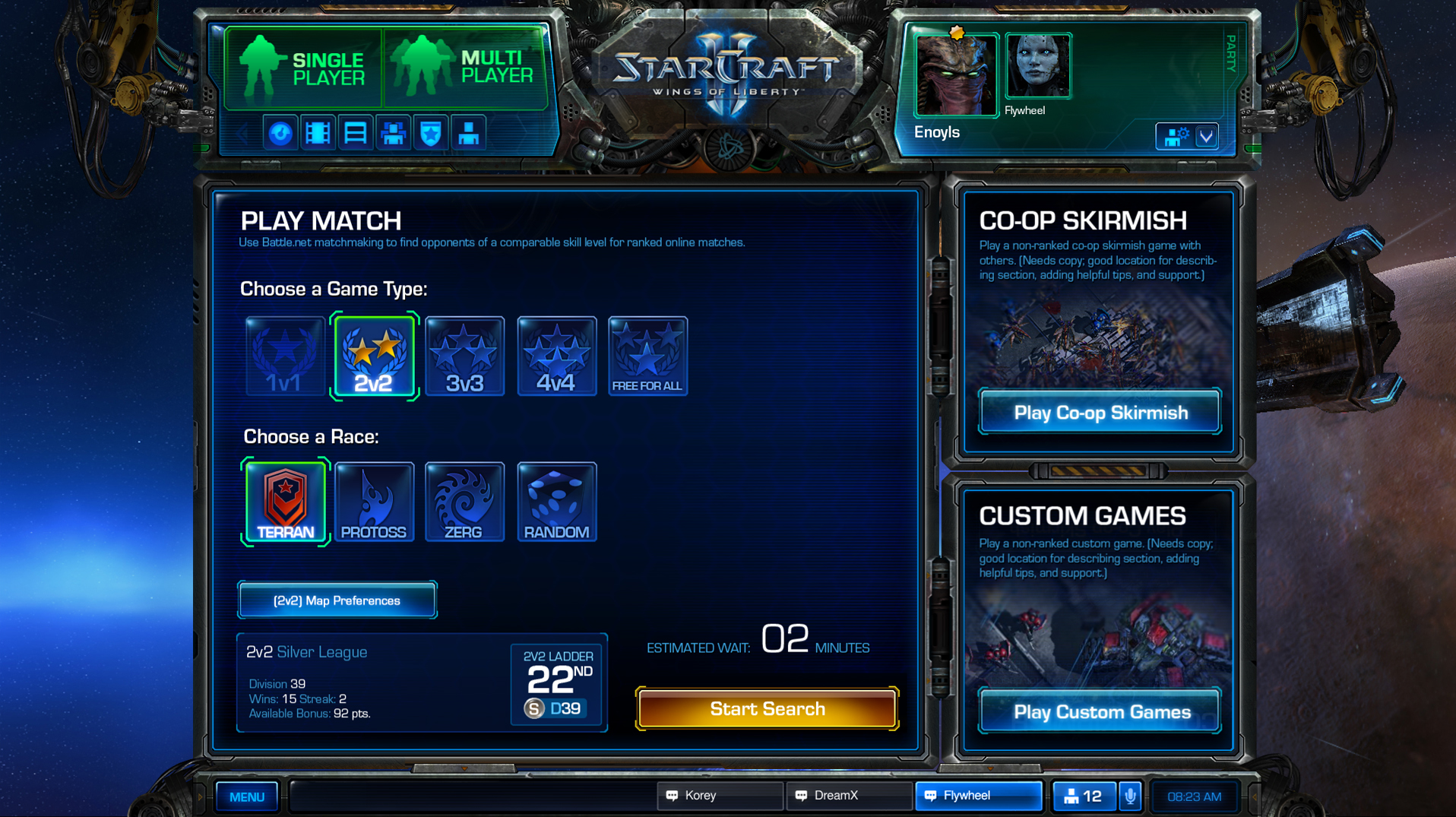The height and width of the screenshot is (817, 1456).
Task: Open the shield-and-star achievements icon
Action: [x=431, y=134]
